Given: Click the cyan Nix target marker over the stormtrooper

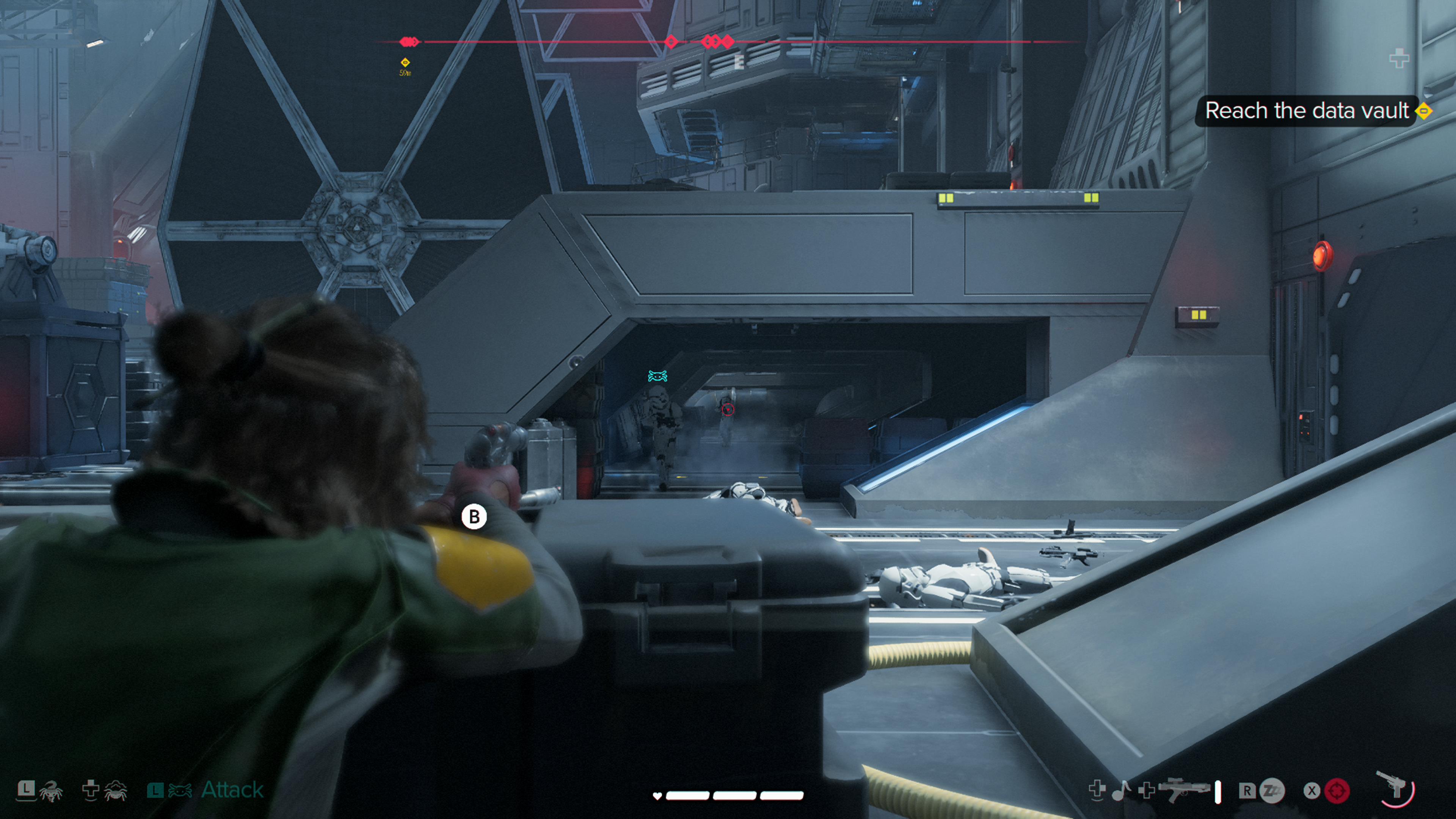Looking at the screenshot, I should point(657,376).
